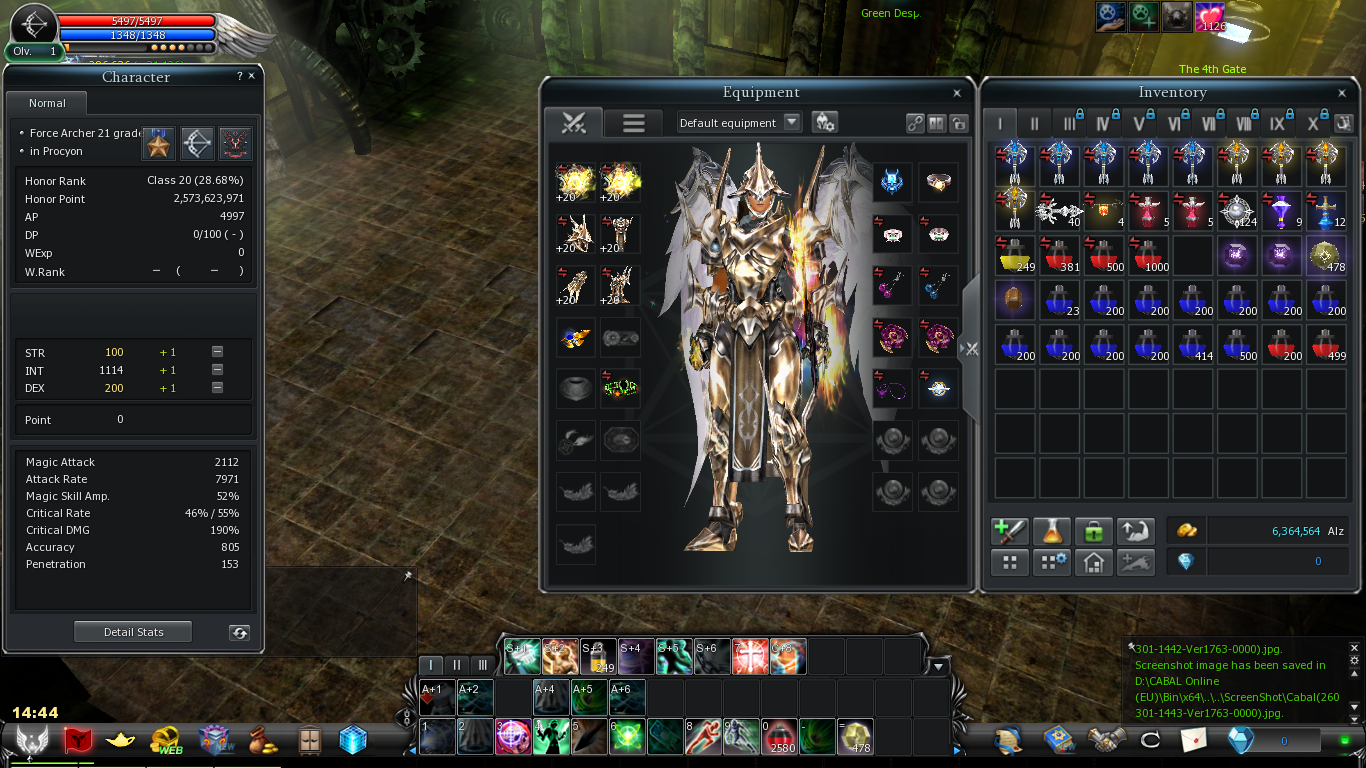Close the Inventory window
Screen dimensions: 1366x768
(x=1343, y=93)
